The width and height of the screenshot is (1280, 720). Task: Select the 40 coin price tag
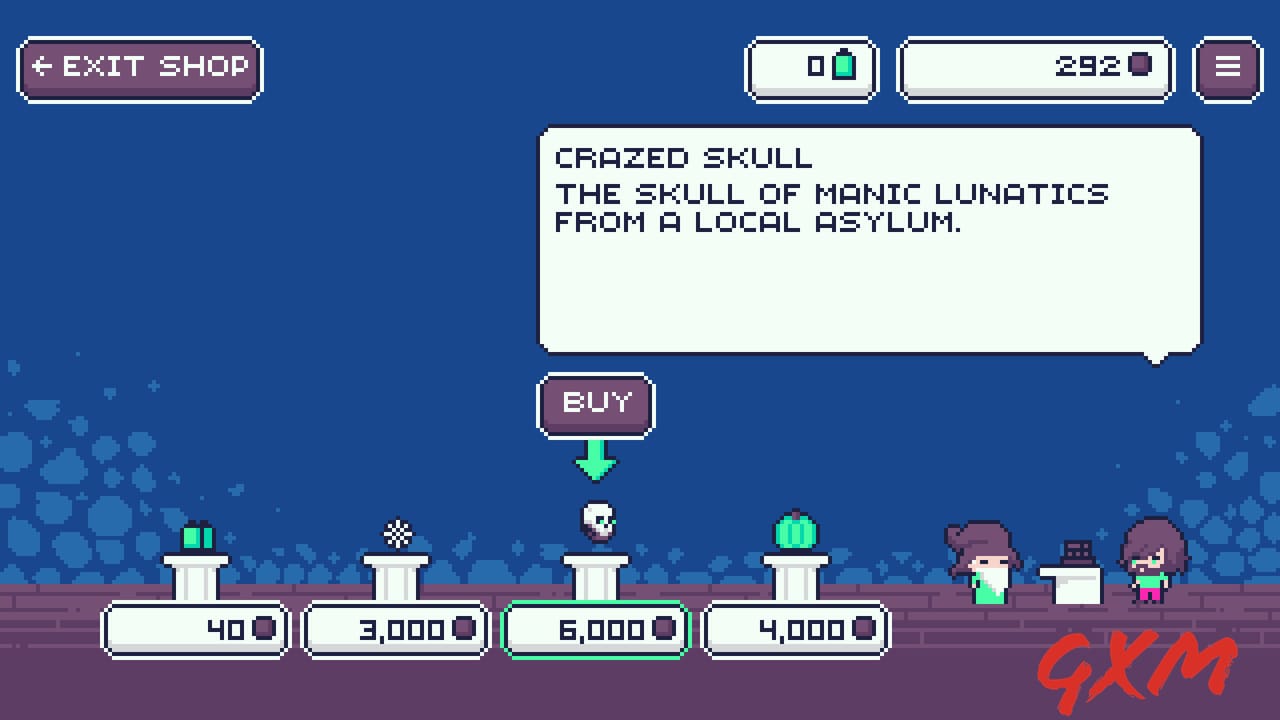pos(196,629)
